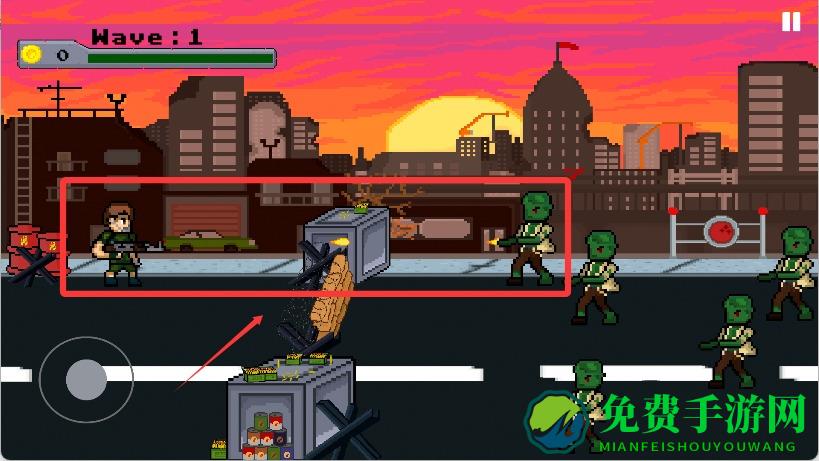Pause the game with the pause button
Viewport: 819px width, 461px height.
pyautogui.click(x=791, y=22)
